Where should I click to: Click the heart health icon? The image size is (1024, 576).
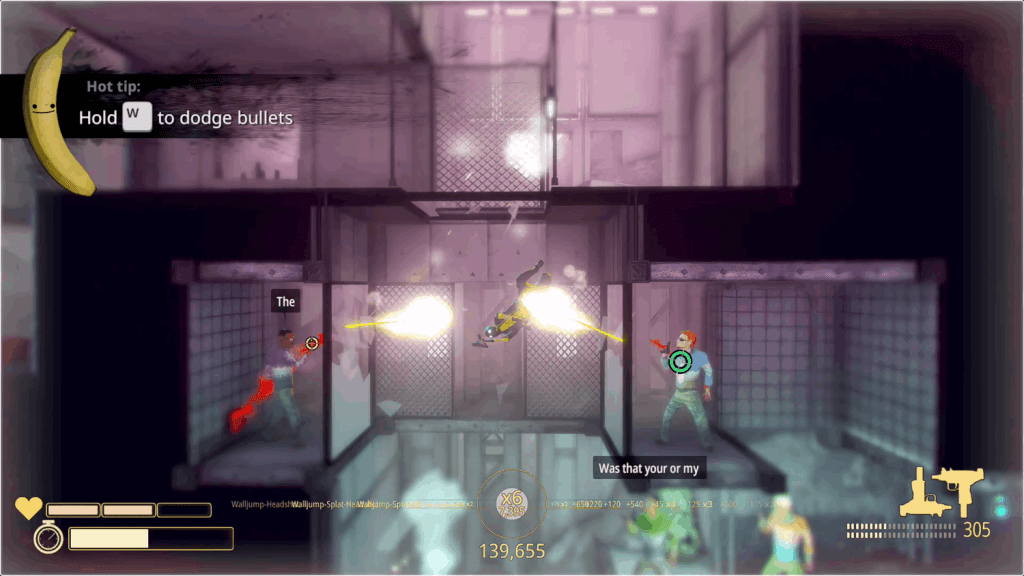[28, 509]
